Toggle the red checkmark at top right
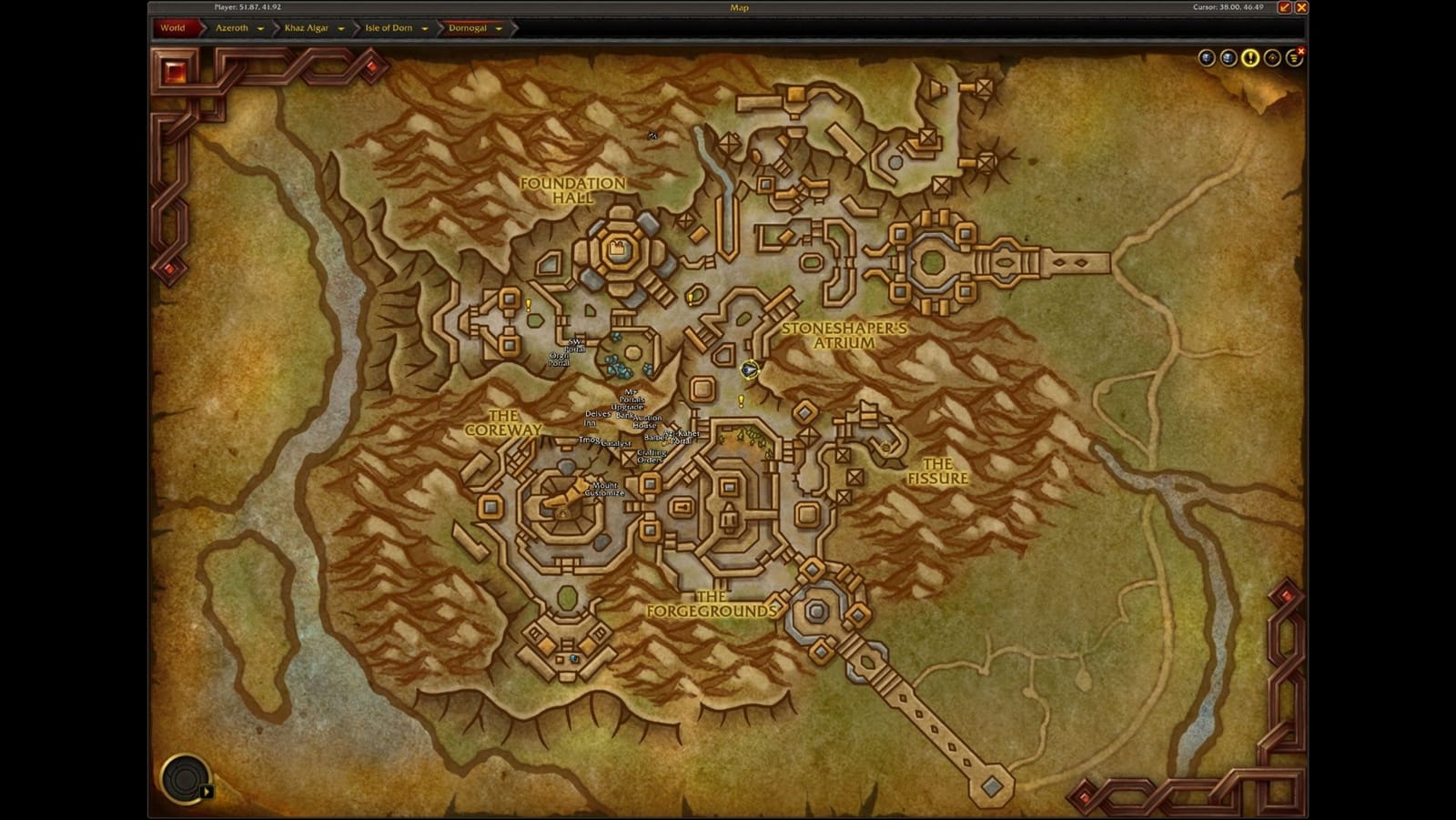The height and width of the screenshot is (820, 1456). click(x=1284, y=7)
